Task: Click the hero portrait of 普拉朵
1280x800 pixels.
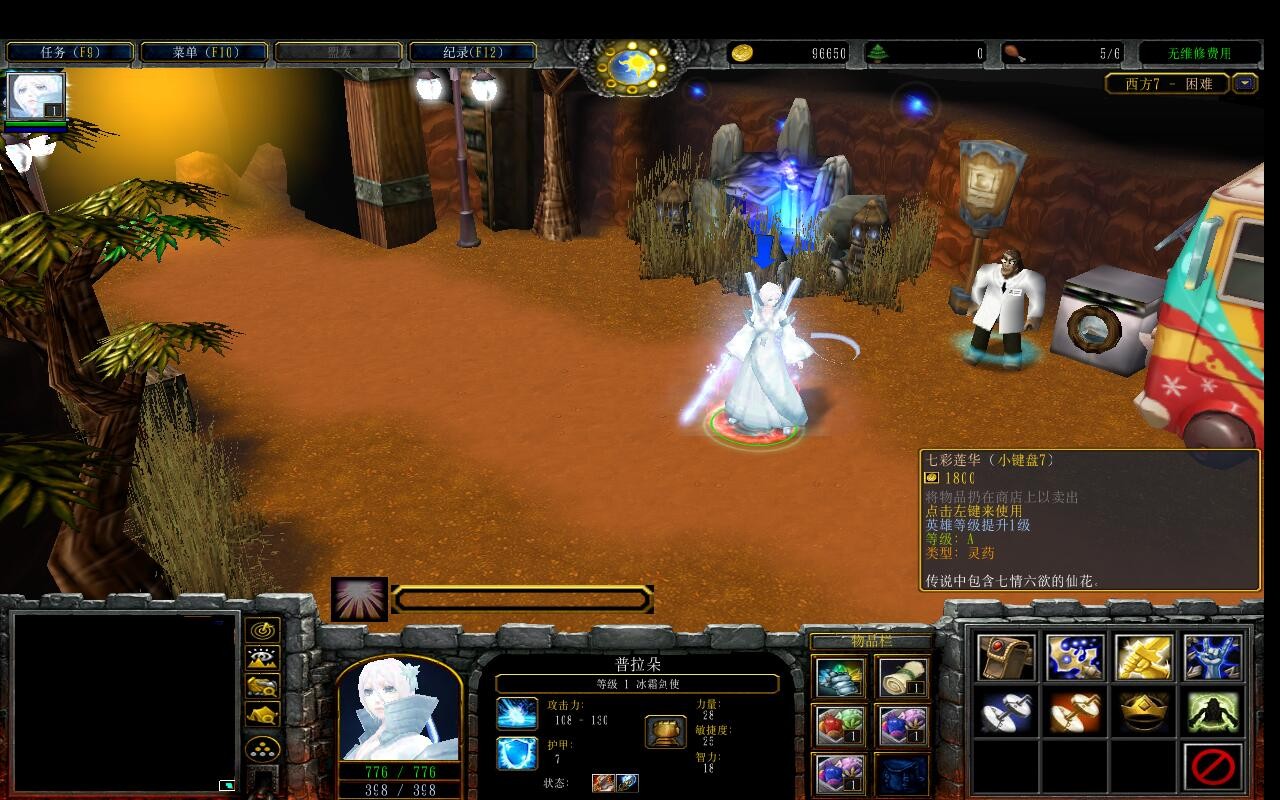Action: 400,710
